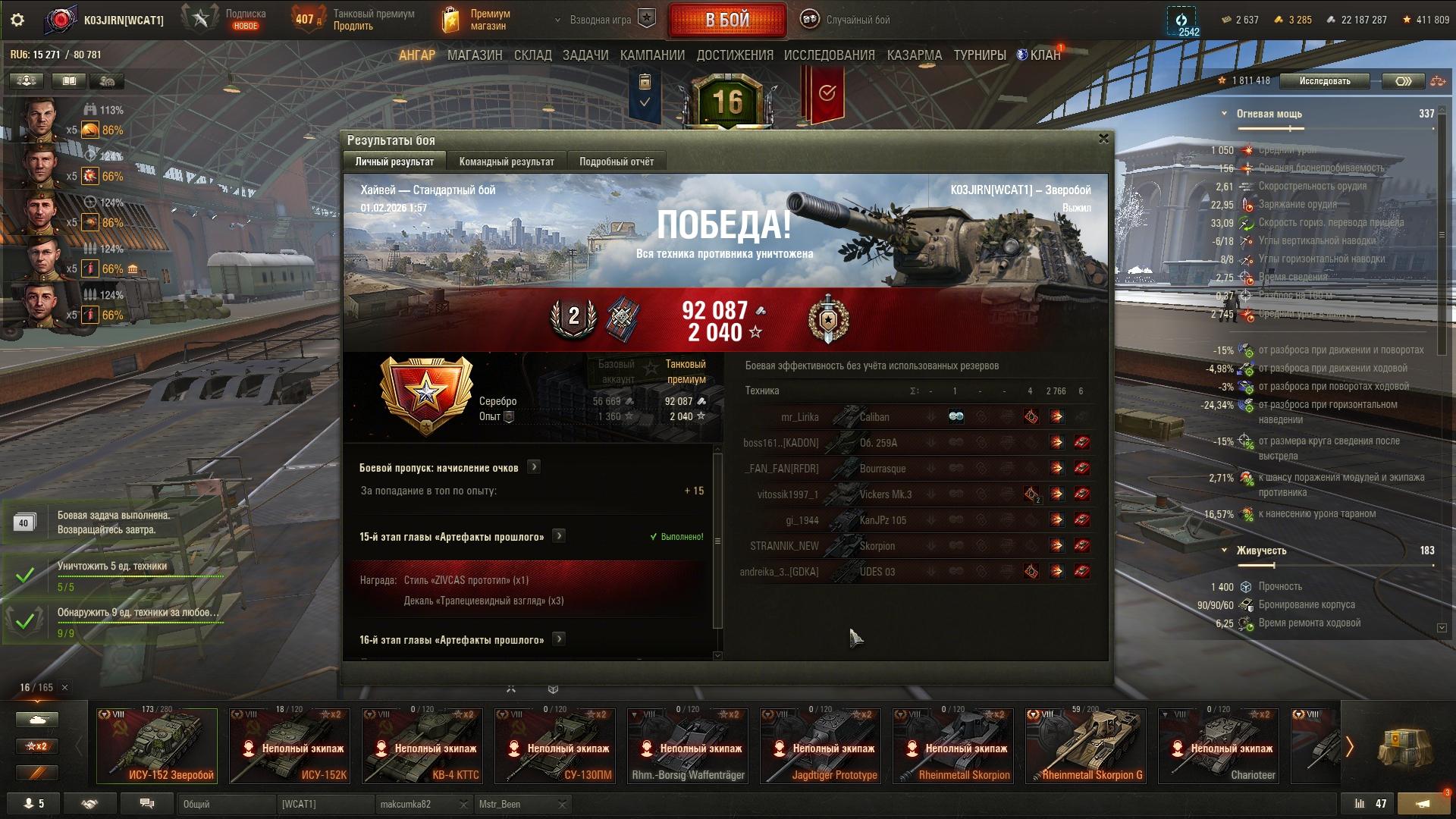Open the МАГАЗИН menu

[x=475, y=55]
